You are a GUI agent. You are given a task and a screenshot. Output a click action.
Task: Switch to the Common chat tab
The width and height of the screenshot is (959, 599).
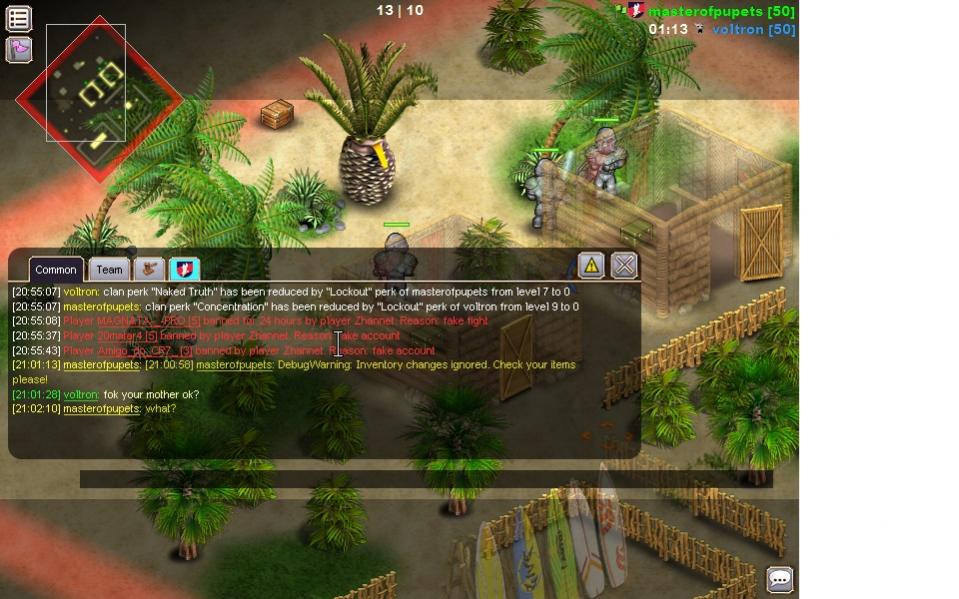tap(56, 269)
